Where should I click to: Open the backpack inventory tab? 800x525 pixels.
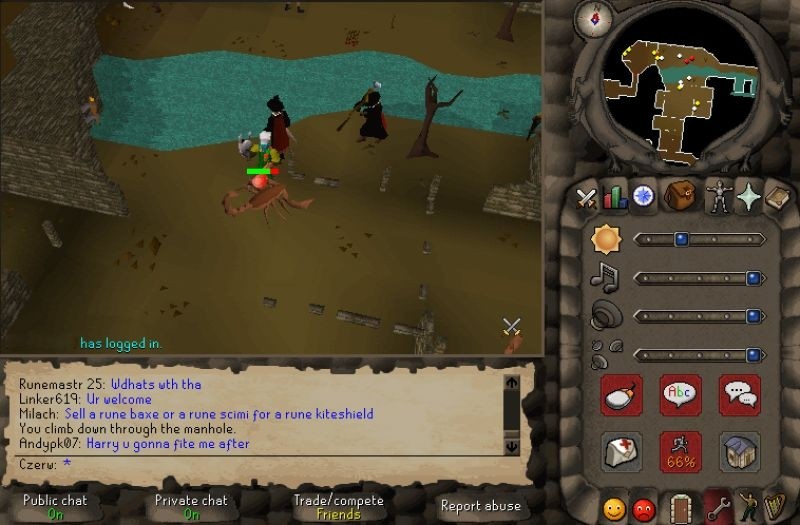[680, 195]
